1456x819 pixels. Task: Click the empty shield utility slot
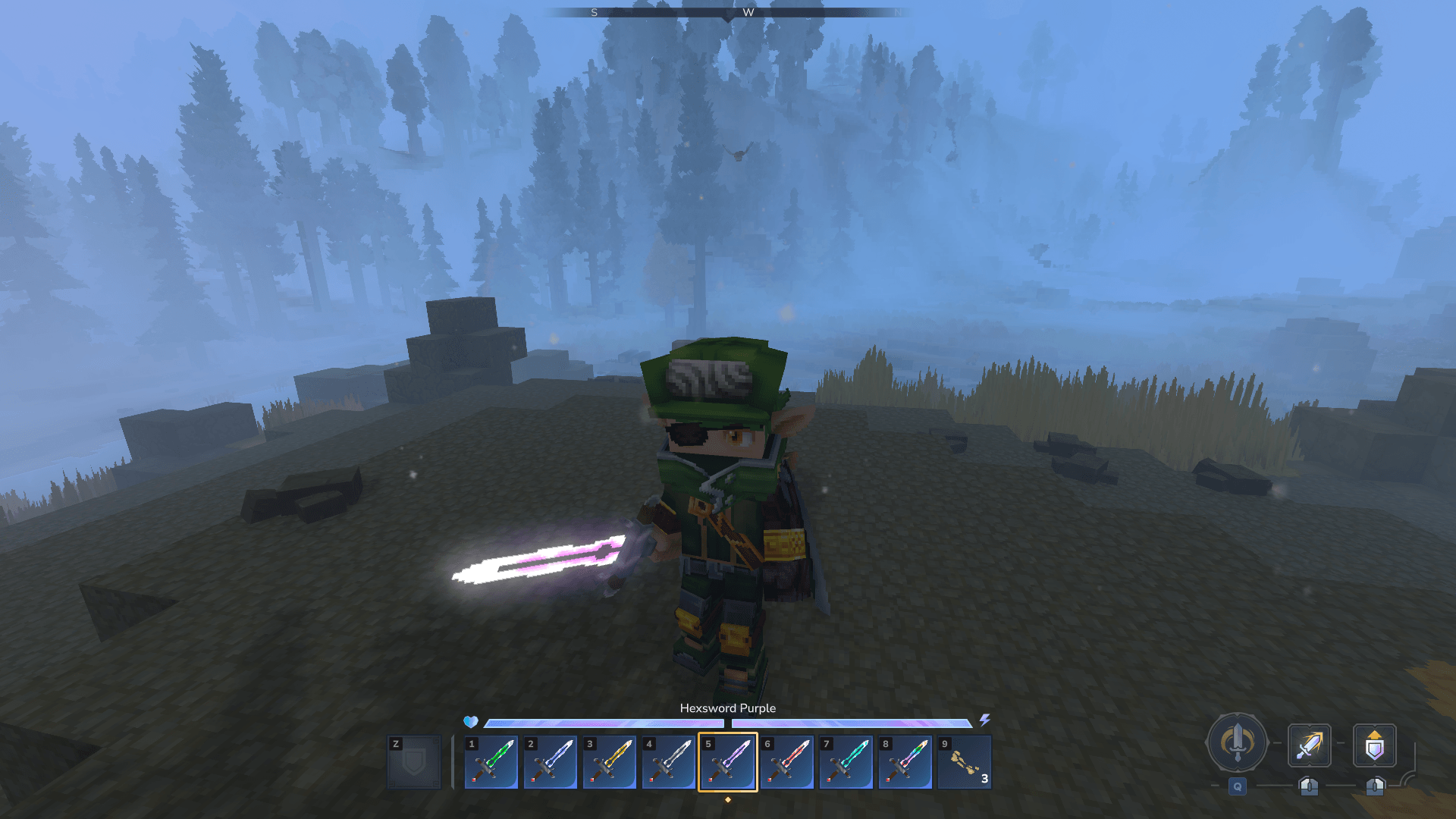point(414,762)
